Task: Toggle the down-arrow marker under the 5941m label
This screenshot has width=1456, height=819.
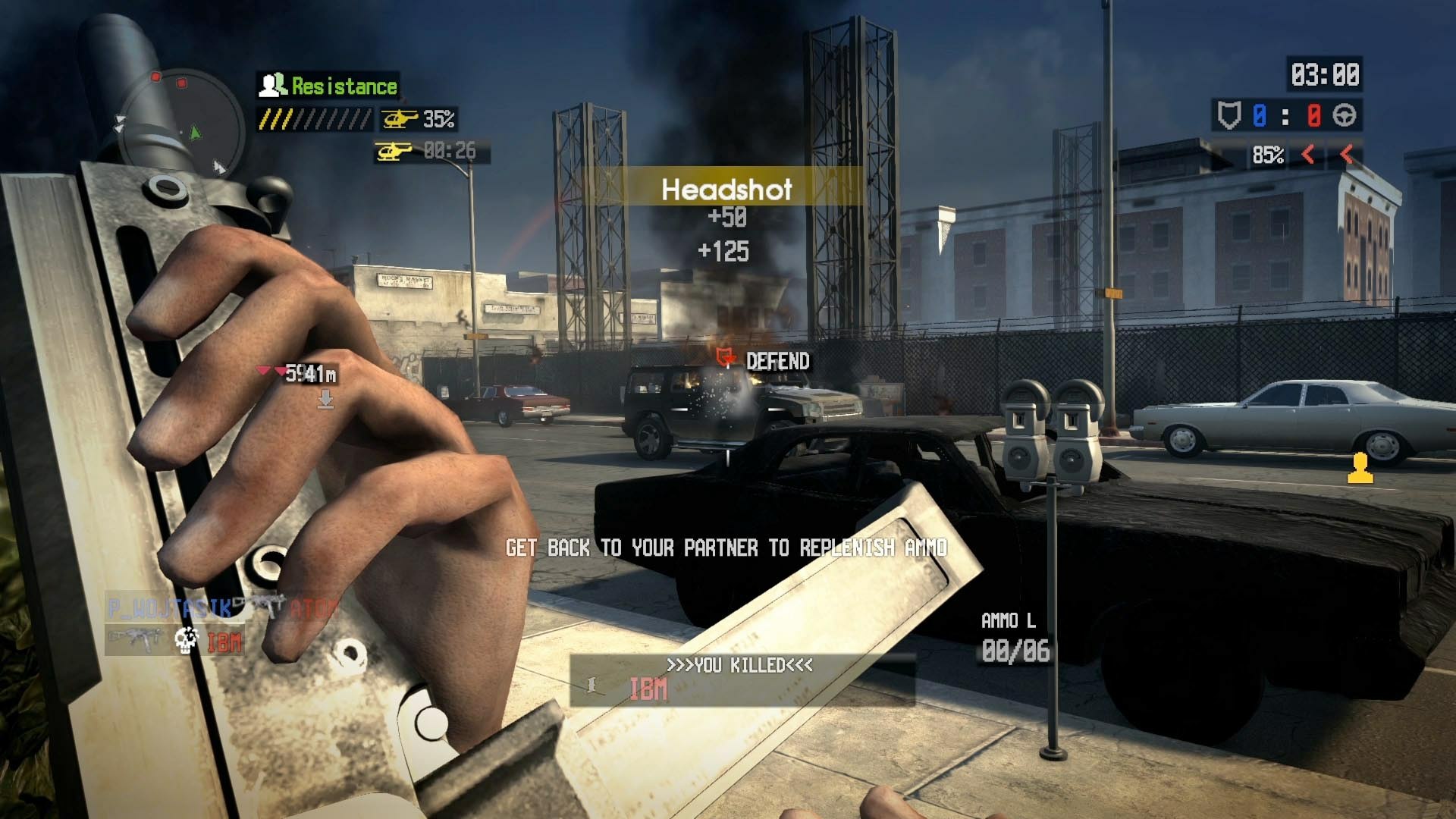Action: [326, 398]
